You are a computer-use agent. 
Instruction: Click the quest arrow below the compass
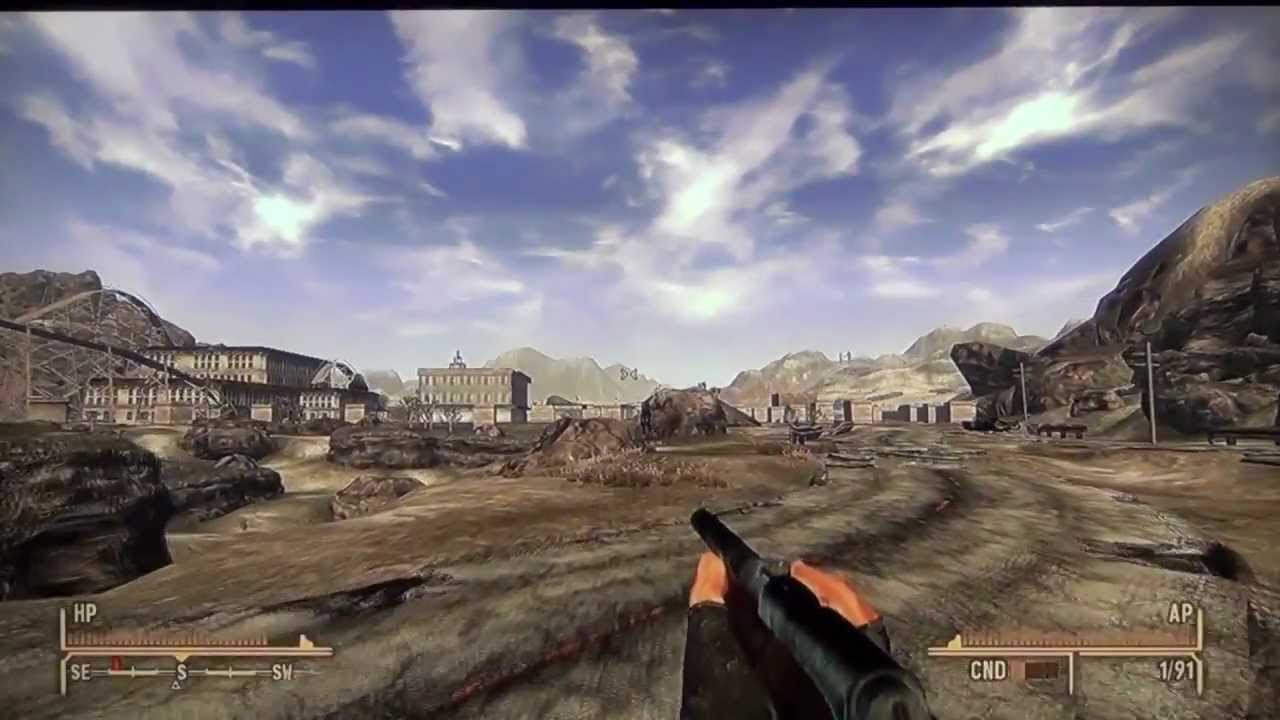point(176,685)
